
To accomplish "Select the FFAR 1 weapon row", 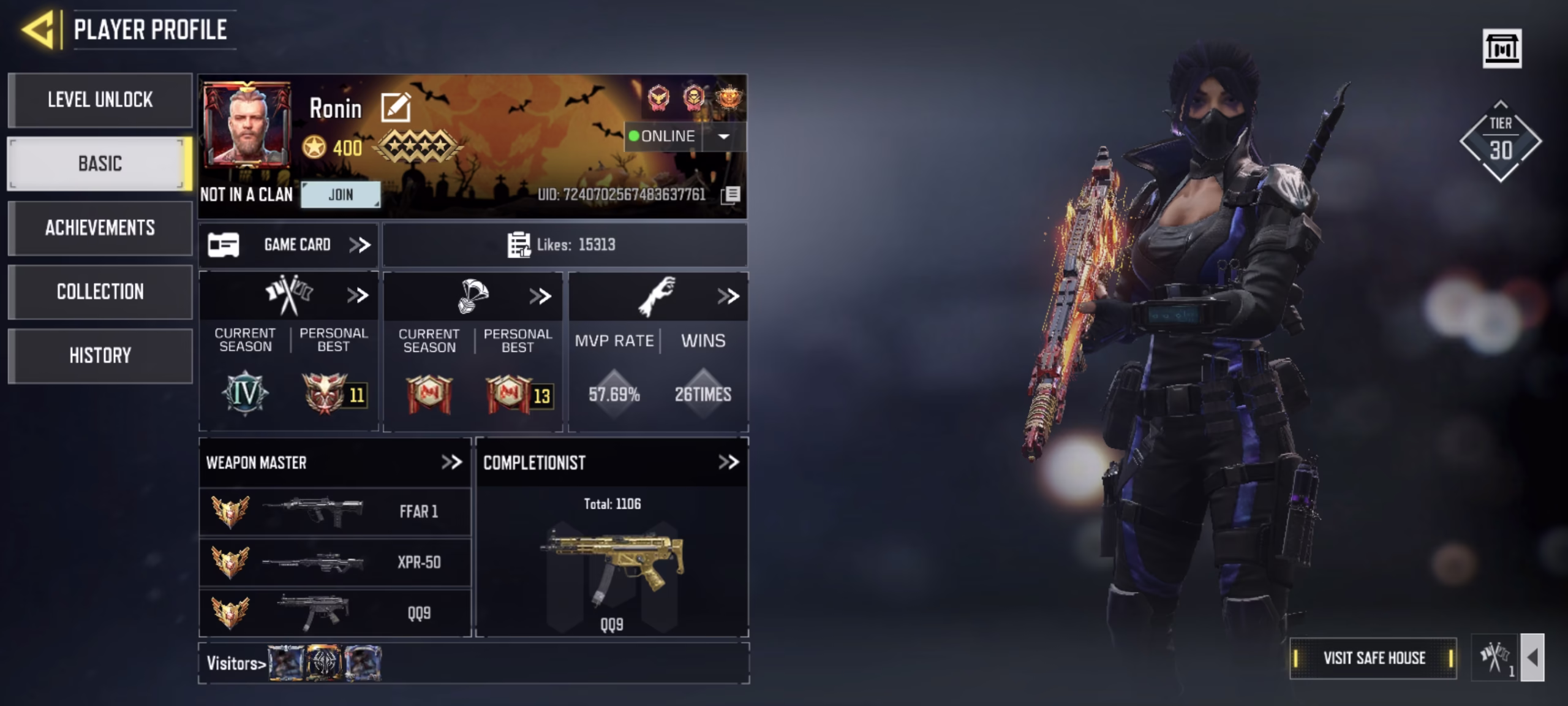I will click(x=335, y=512).
